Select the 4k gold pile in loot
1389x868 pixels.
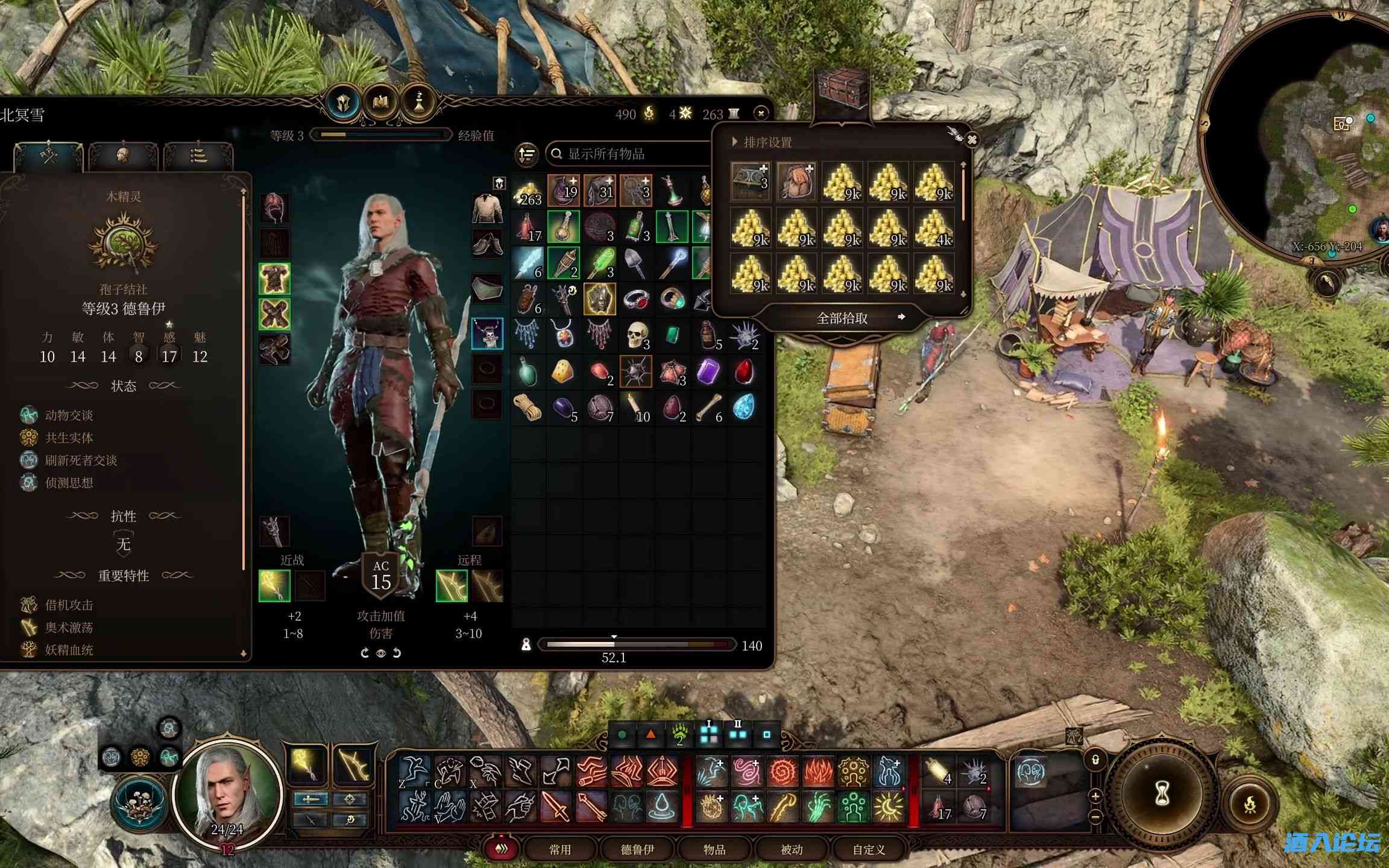(x=933, y=228)
